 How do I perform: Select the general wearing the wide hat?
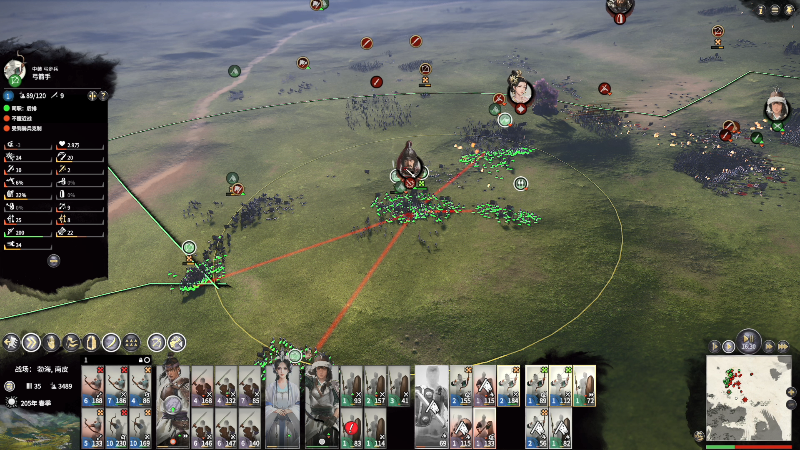[322, 400]
